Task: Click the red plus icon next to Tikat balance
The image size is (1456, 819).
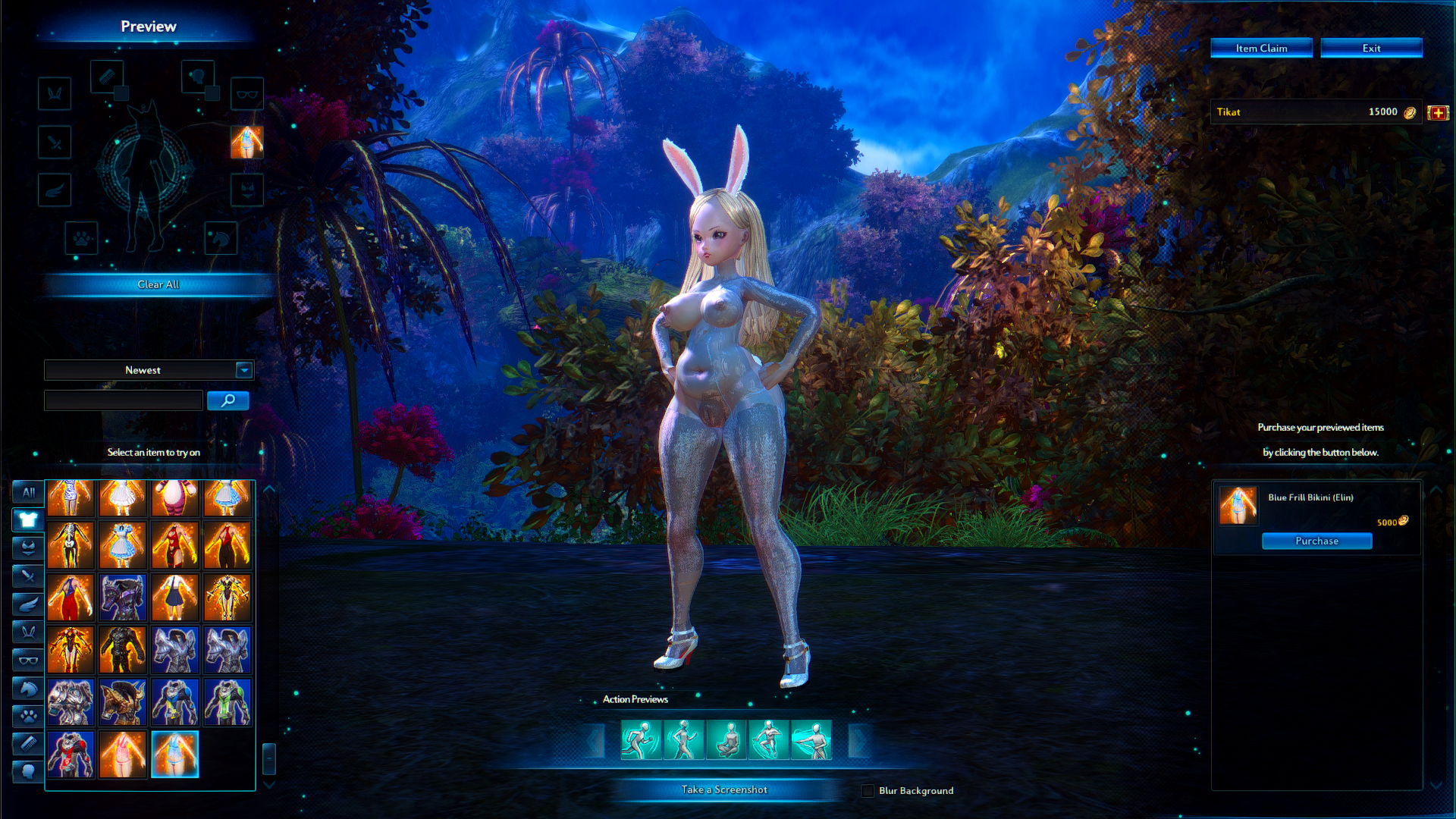Action: pos(1439,111)
